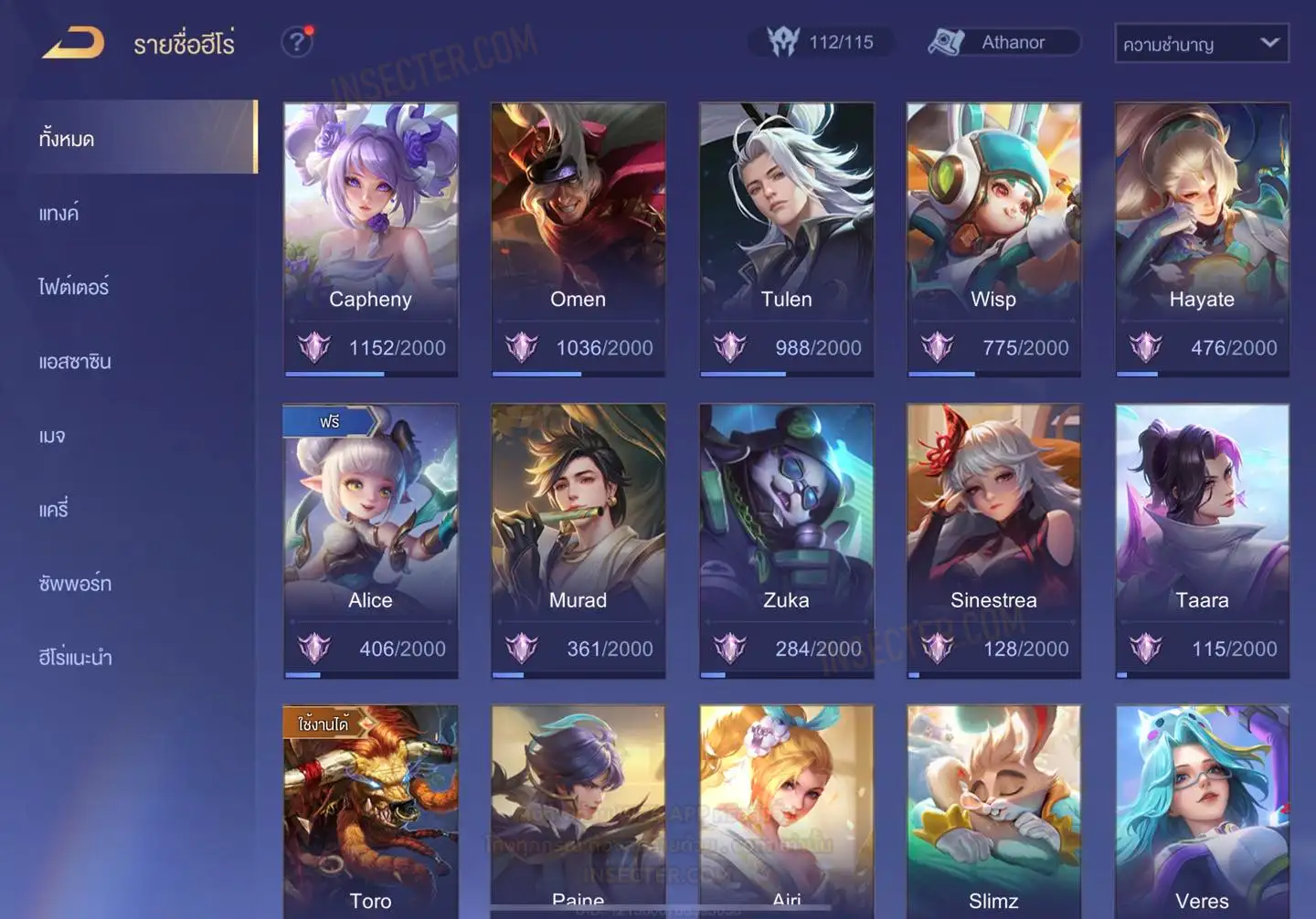1316x919 pixels.
Task: Open the free Alice hero card
Action: 370,539
